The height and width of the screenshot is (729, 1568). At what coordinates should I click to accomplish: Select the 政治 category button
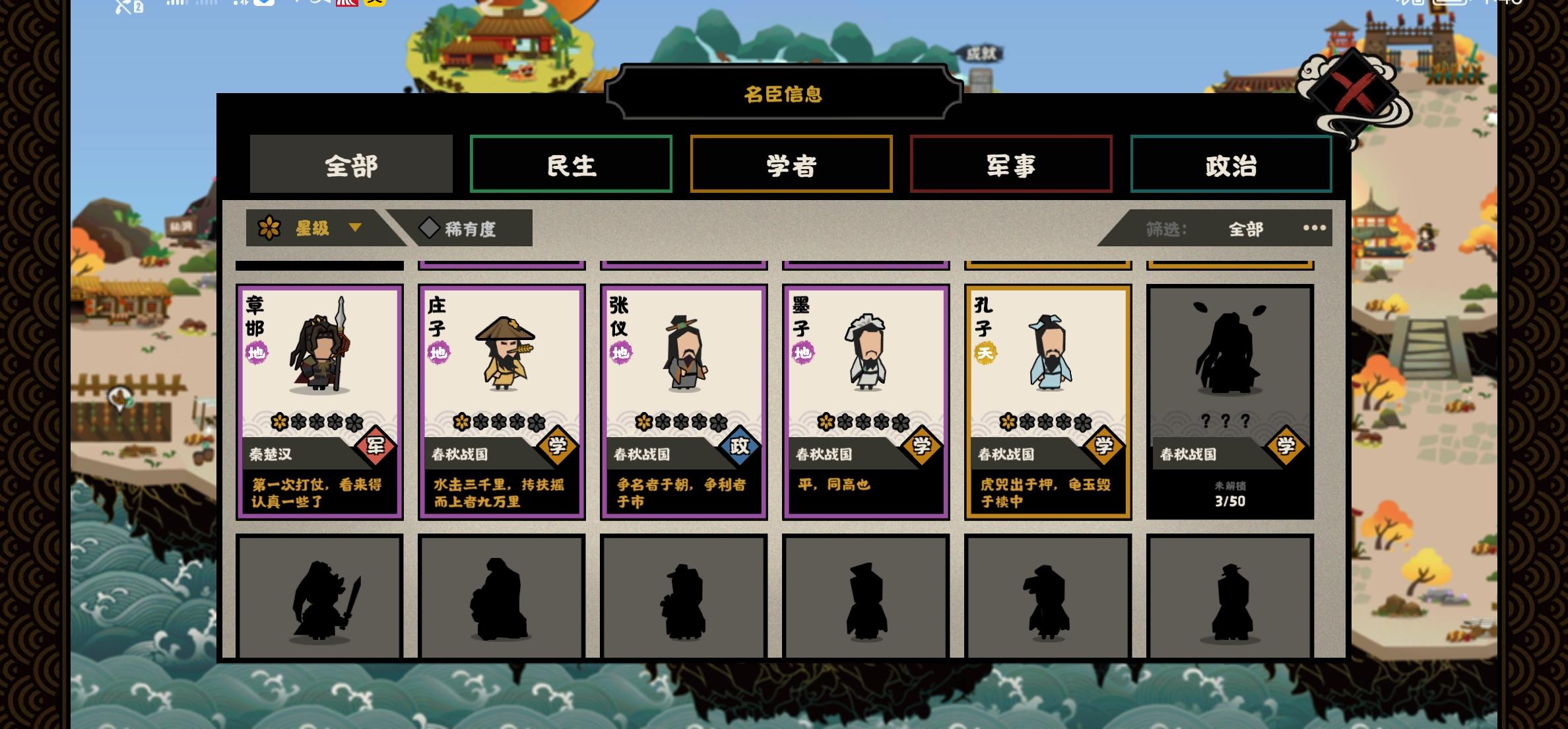tap(1231, 165)
